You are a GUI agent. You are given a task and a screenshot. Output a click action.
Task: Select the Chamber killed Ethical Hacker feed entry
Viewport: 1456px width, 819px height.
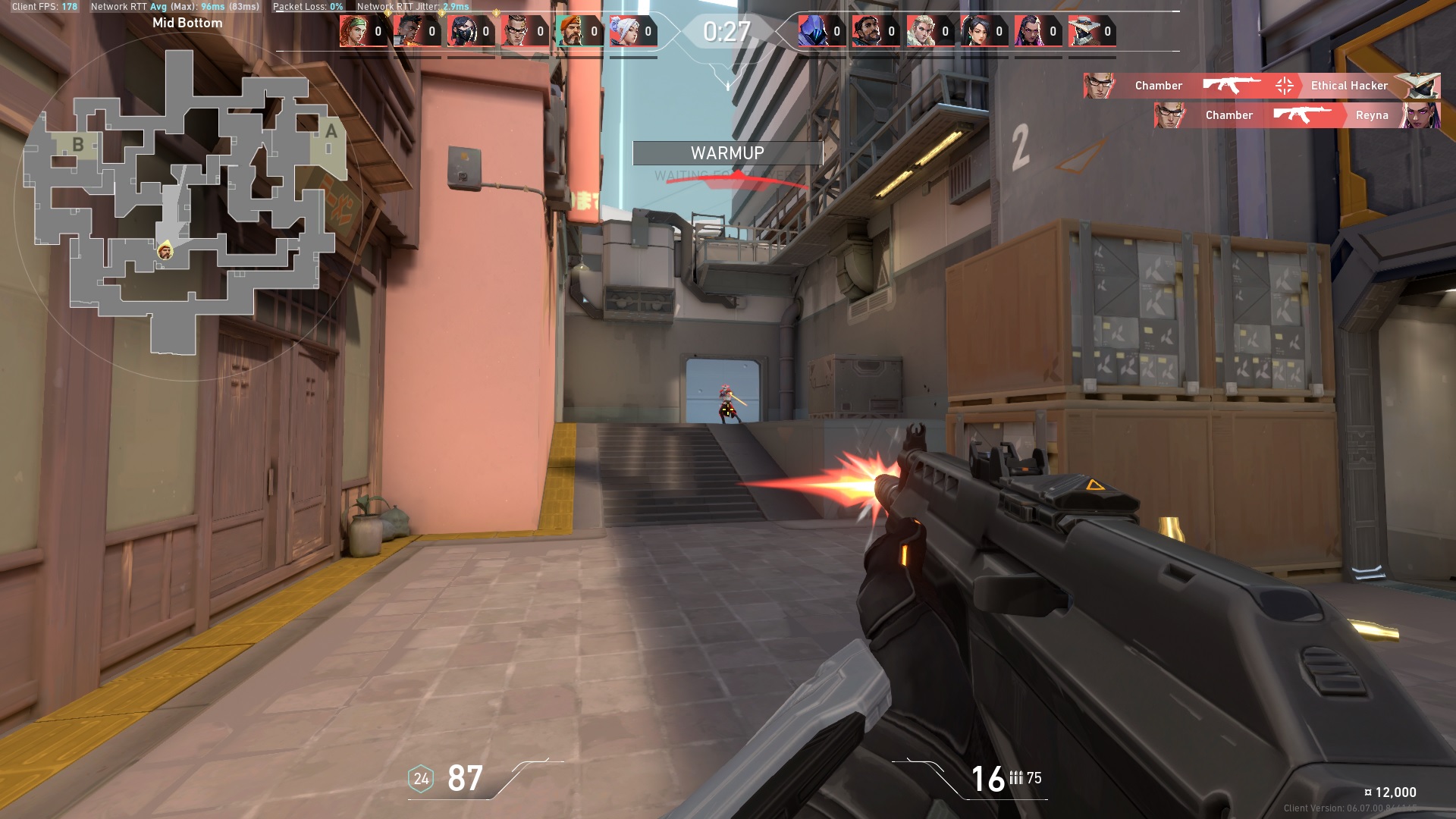(1261, 86)
